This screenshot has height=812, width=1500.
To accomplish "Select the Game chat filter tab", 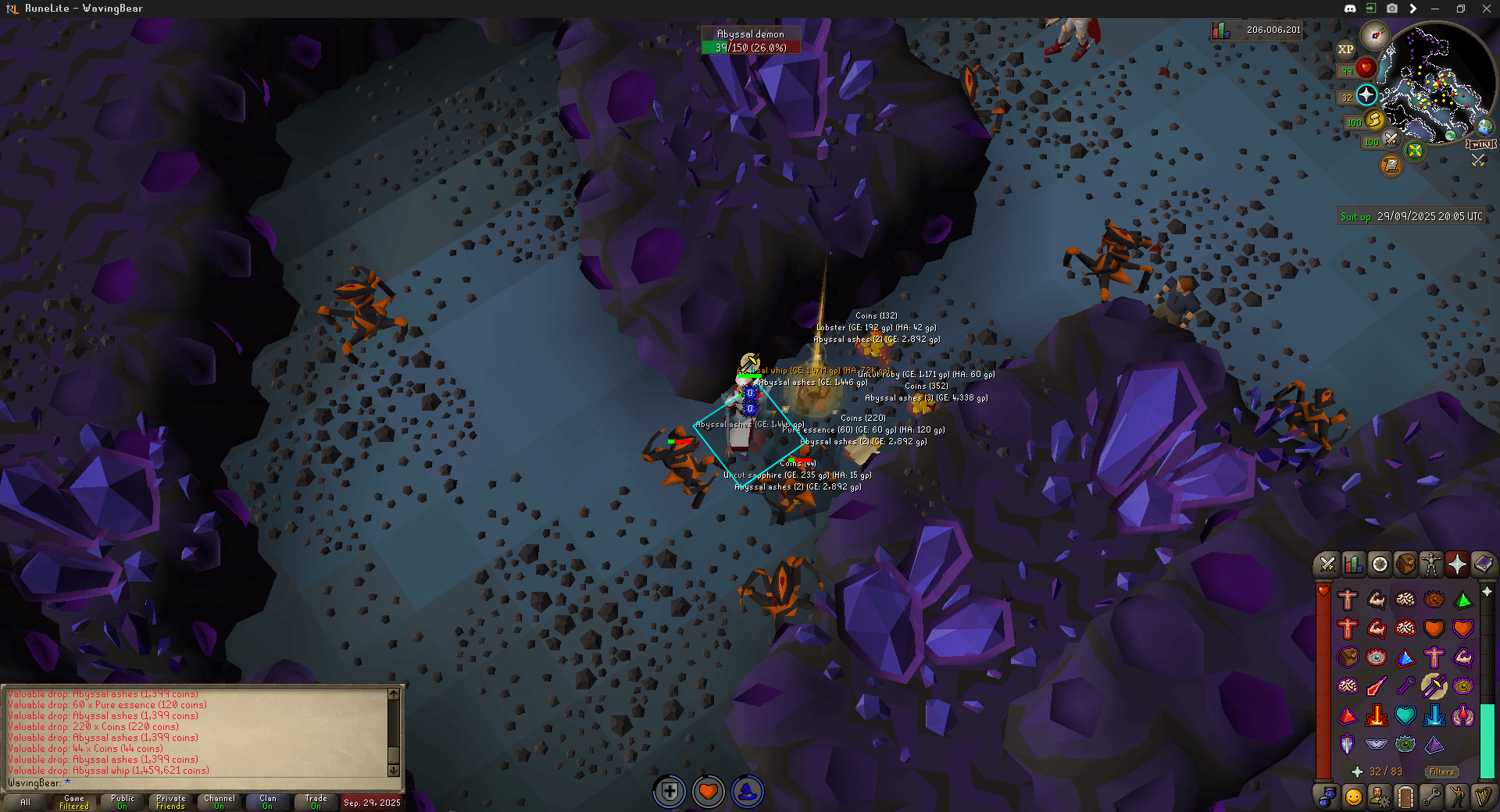I will [x=74, y=802].
